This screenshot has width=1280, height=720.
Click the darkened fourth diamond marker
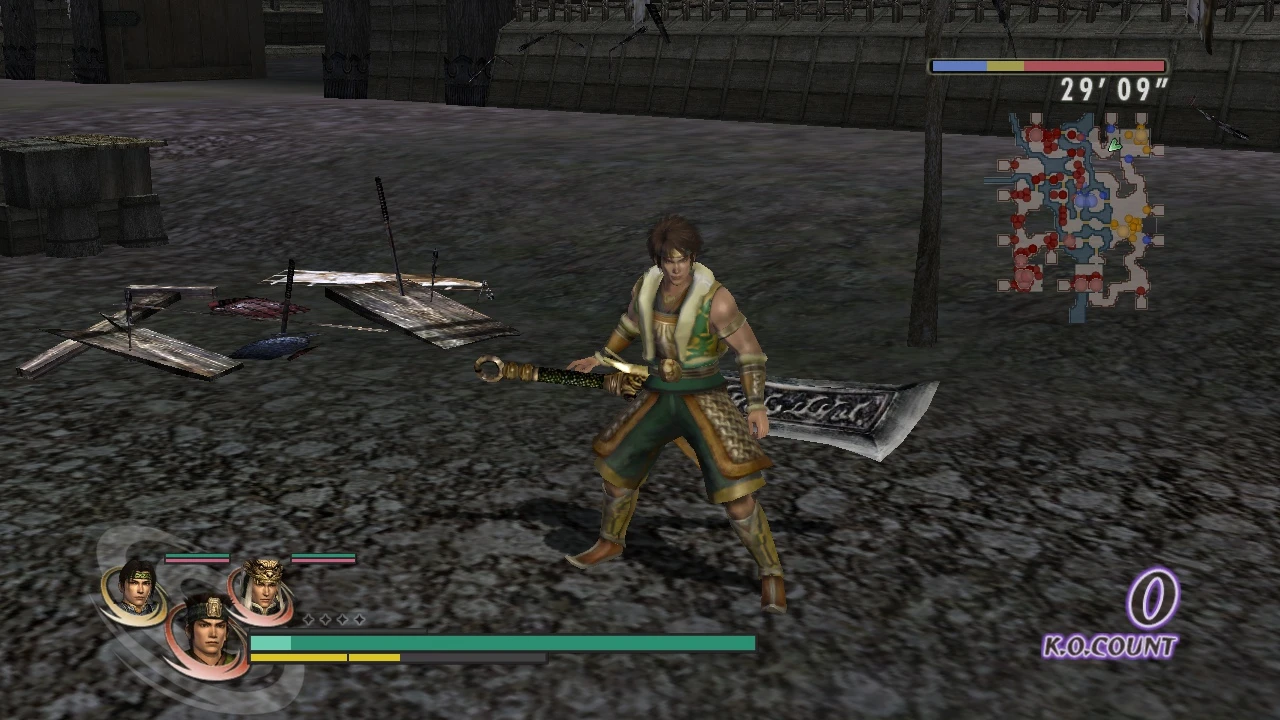360,619
